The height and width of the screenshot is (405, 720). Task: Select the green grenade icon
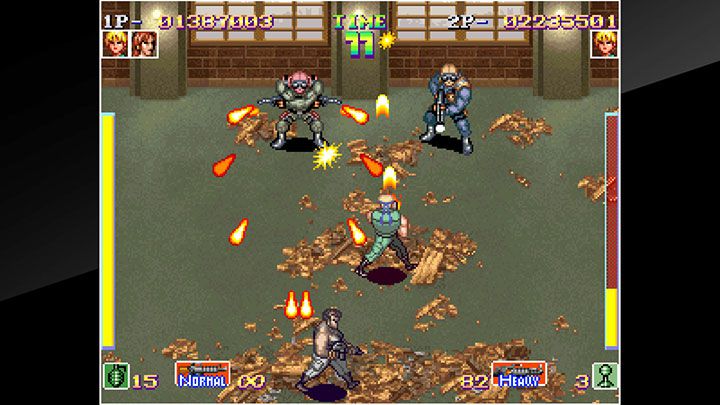tap(115, 376)
